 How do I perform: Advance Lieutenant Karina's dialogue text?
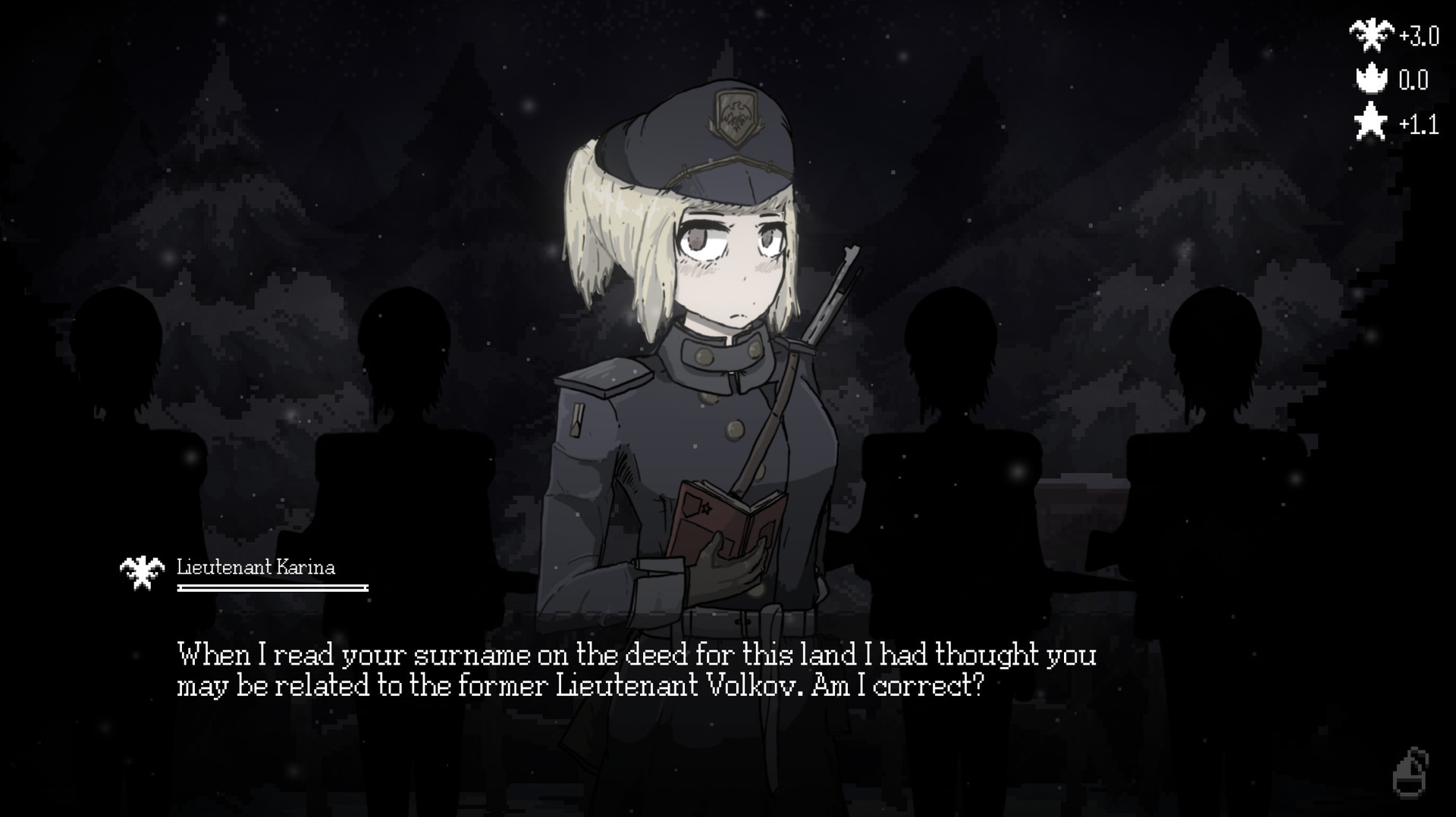635,670
